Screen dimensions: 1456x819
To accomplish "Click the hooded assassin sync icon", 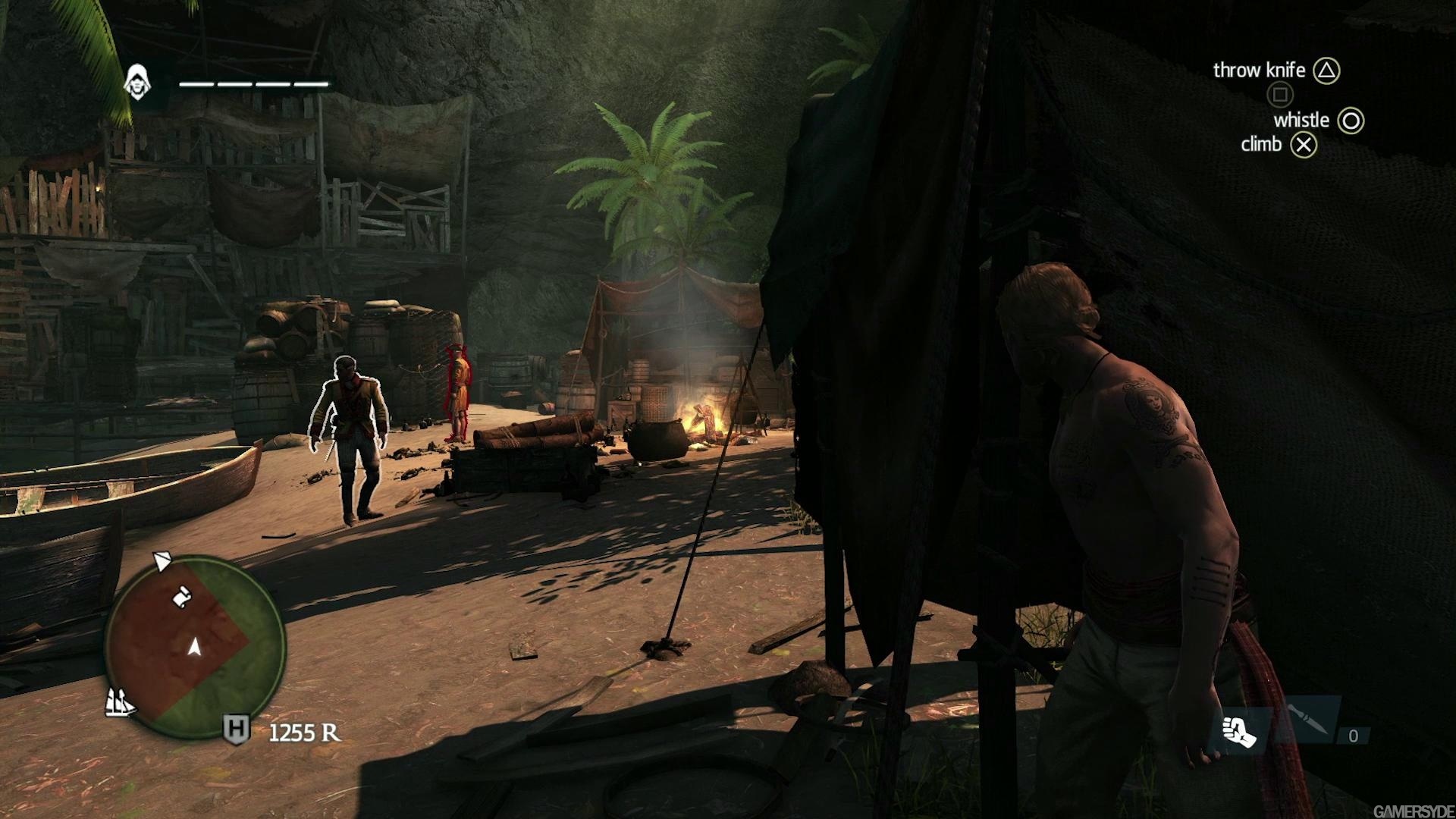I will 137,83.
